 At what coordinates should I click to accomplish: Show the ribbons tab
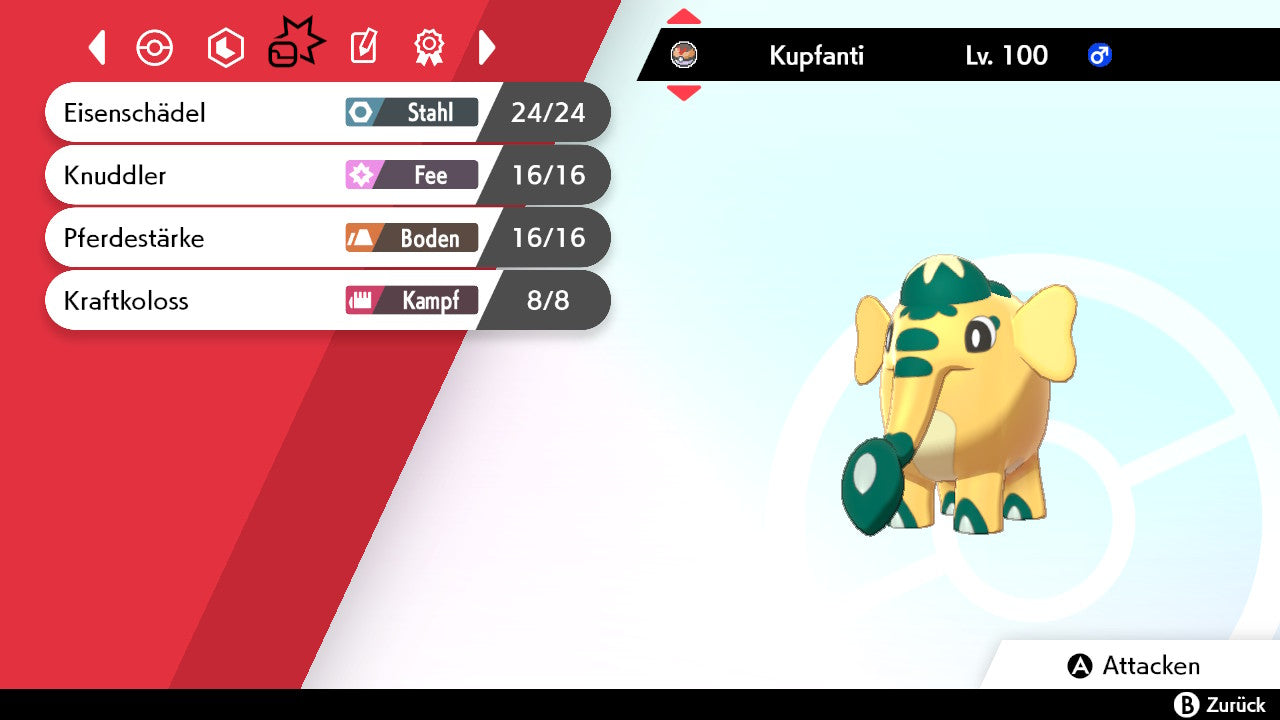(429, 47)
